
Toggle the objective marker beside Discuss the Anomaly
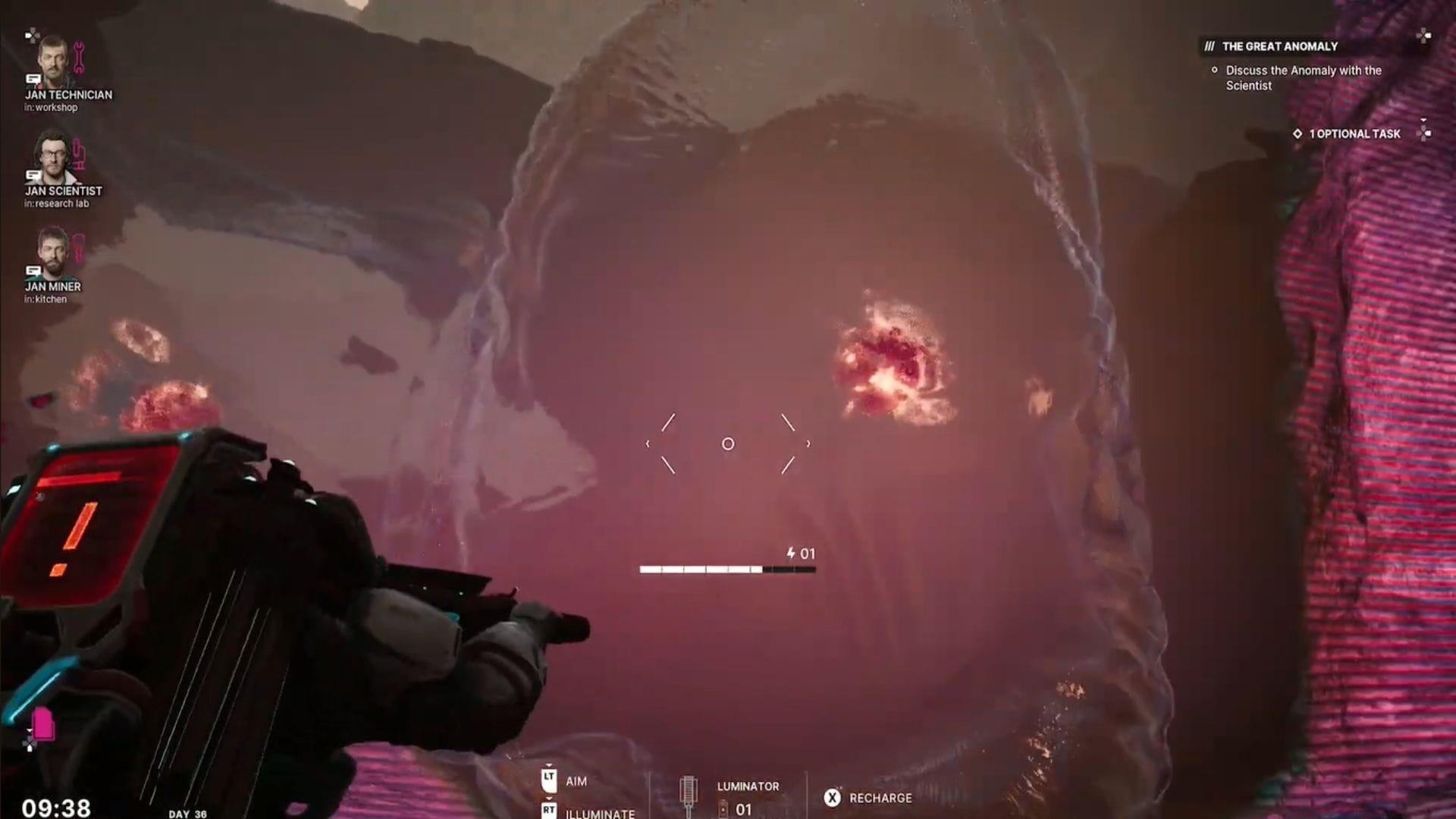click(x=1214, y=71)
